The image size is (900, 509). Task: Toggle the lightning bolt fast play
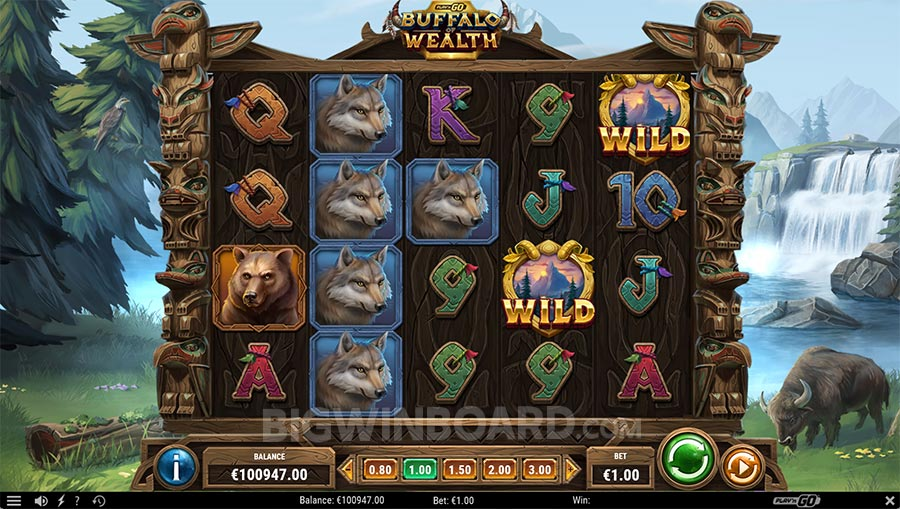pyautogui.click(x=61, y=500)
